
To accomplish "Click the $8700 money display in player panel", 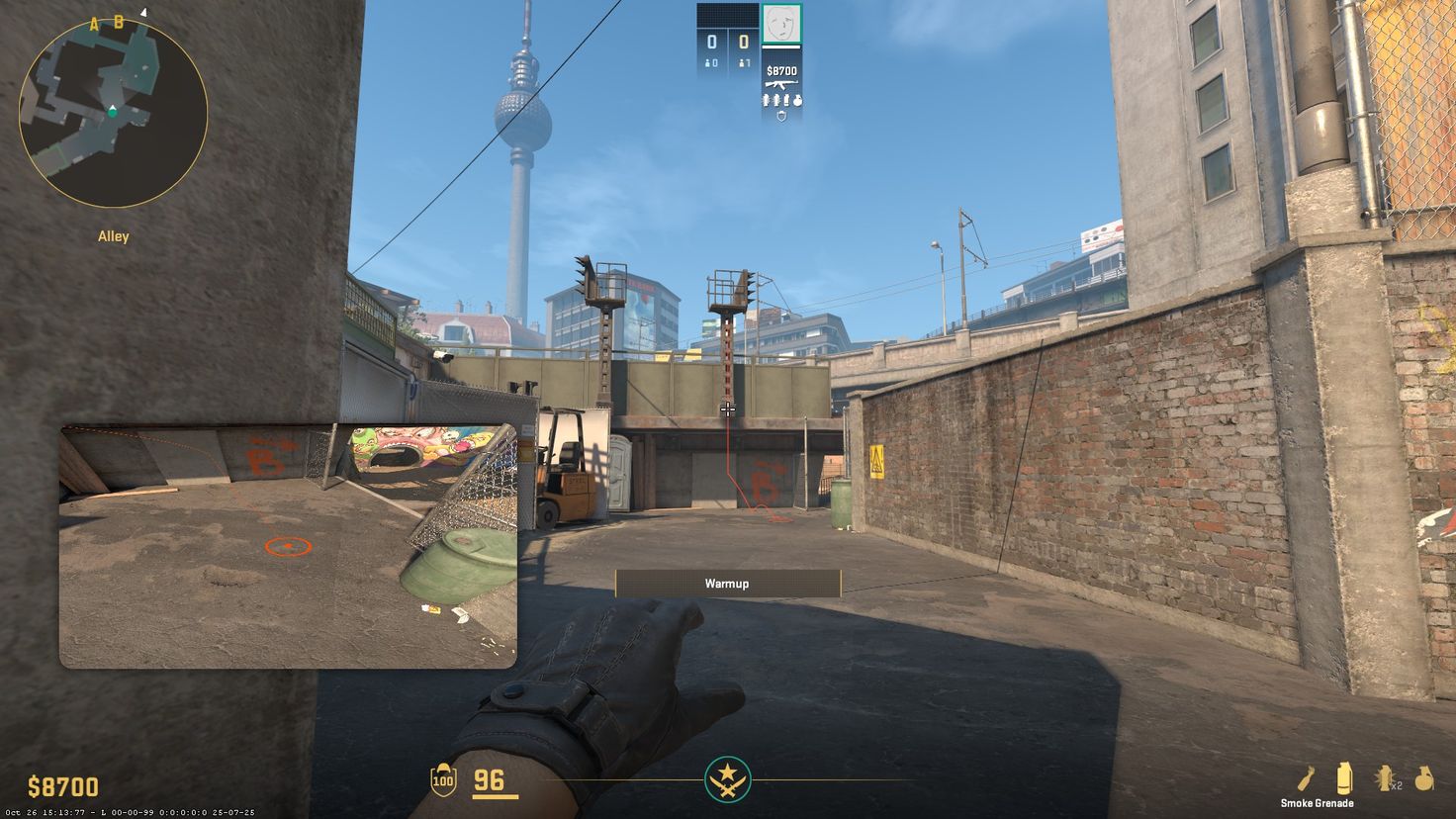I will [781, 69].
